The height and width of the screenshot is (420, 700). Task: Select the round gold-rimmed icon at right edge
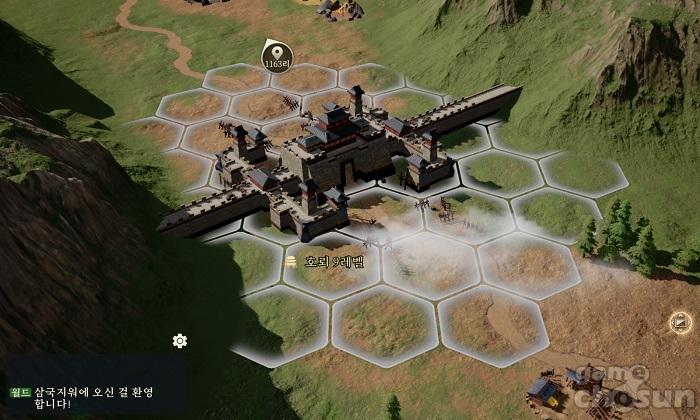[x=682, y=322]
